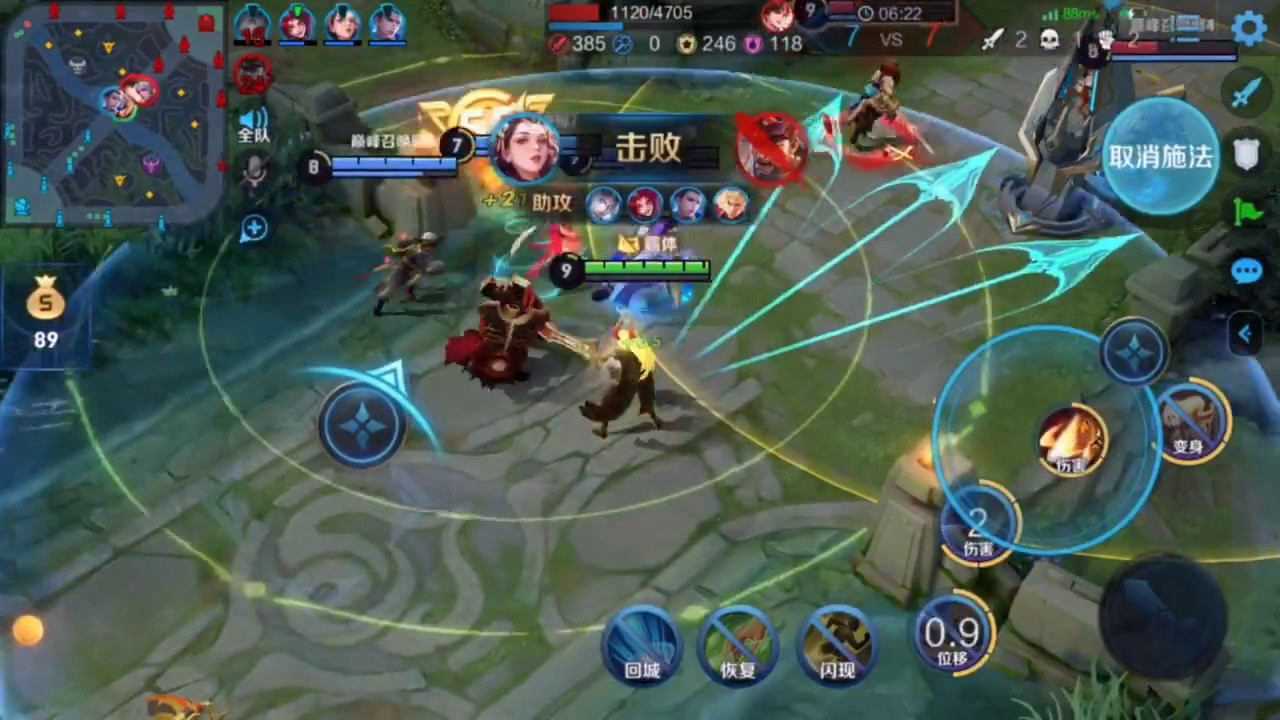Open the gold coin shop
The width and height of the screenshot is (1280, 720).
(45, 310)
